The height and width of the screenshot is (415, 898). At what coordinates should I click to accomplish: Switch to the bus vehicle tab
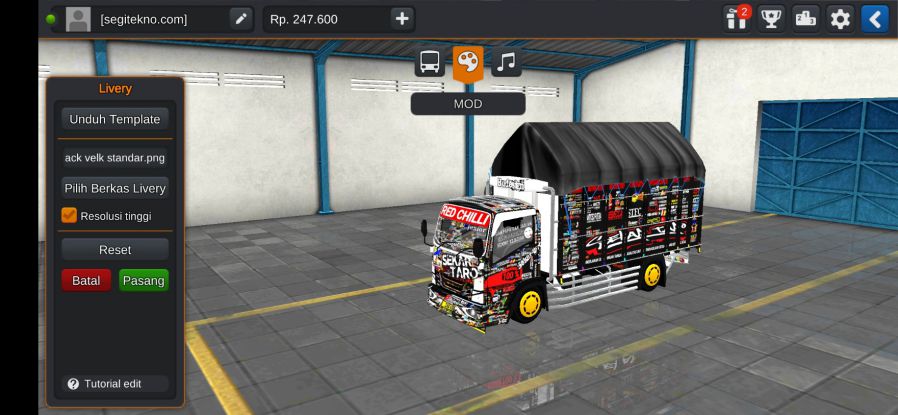(x=430, y=62)
